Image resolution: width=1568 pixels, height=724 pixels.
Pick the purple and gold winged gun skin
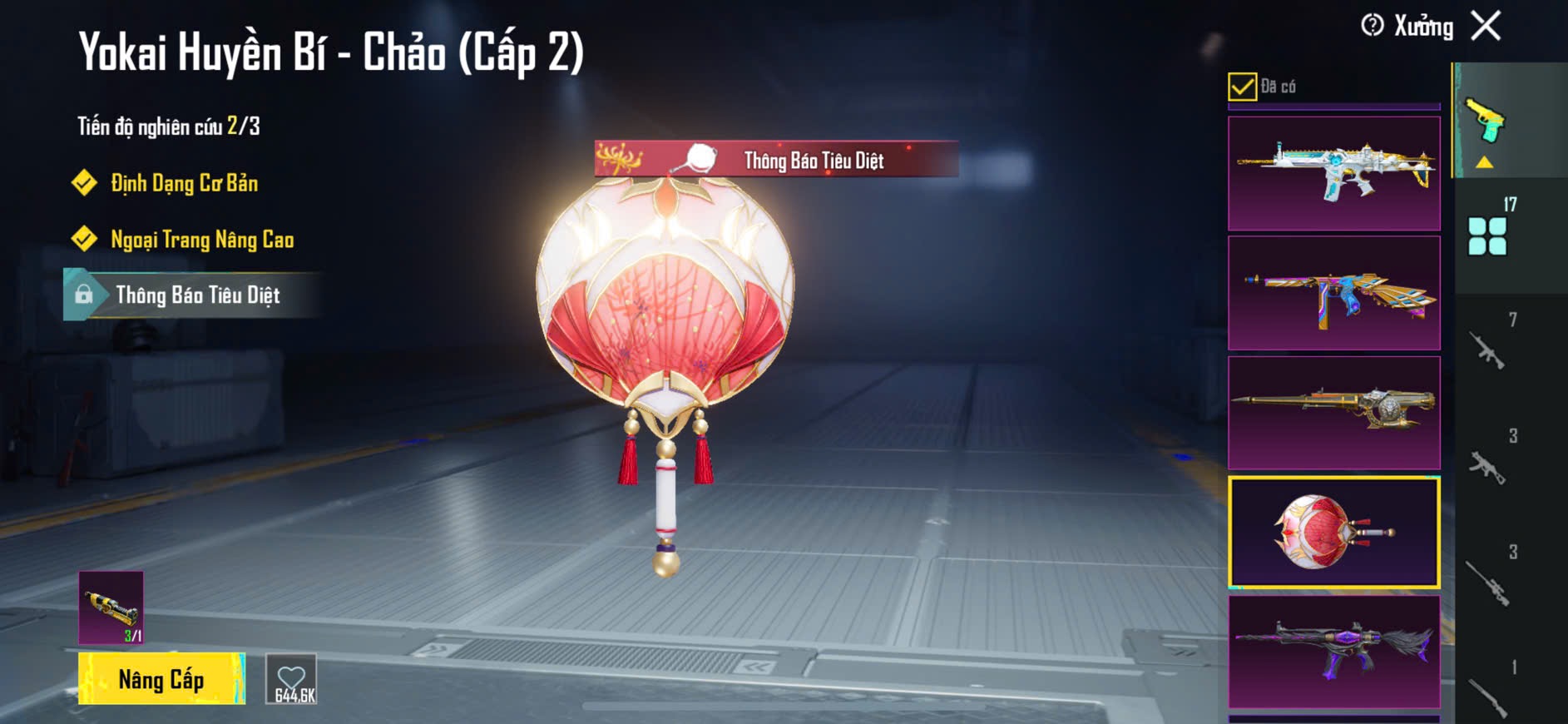pyautogui.click(x=1333, y=293)
